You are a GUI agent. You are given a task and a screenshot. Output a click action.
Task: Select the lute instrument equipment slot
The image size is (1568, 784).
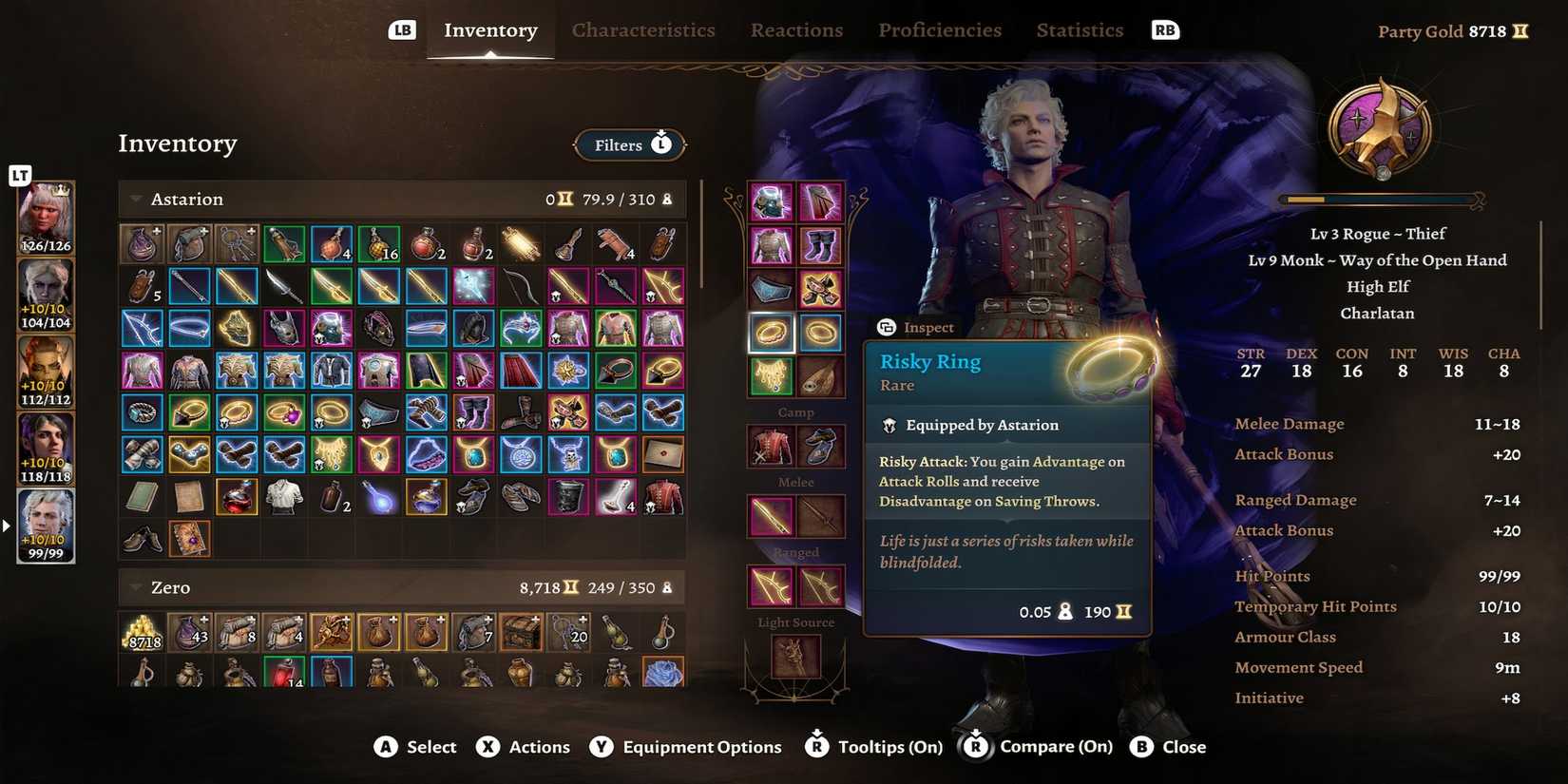click(x=819, y=376)
